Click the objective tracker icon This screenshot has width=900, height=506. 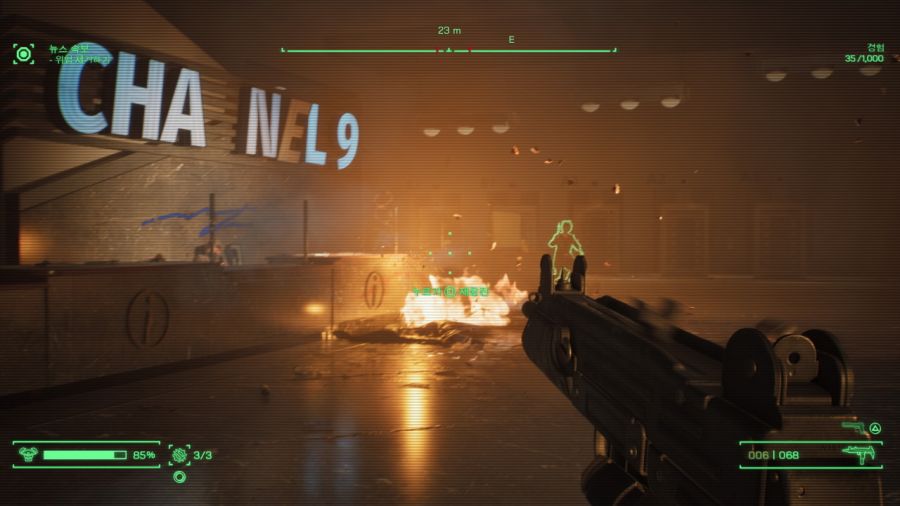[23, 53]
